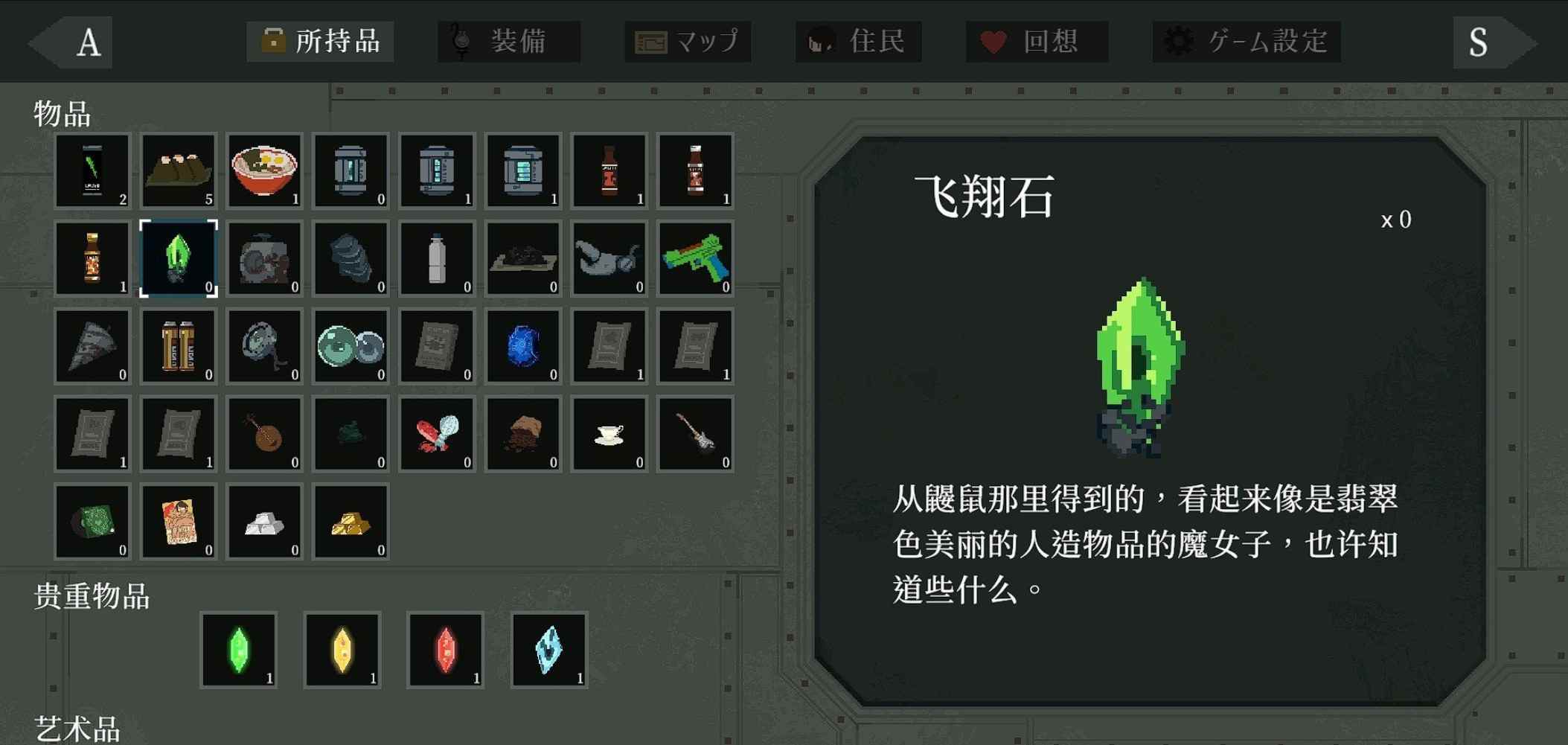The image size is (1568, 745).
Task: Select the blue-green pixel pistol item
Action: click(695, 258)
